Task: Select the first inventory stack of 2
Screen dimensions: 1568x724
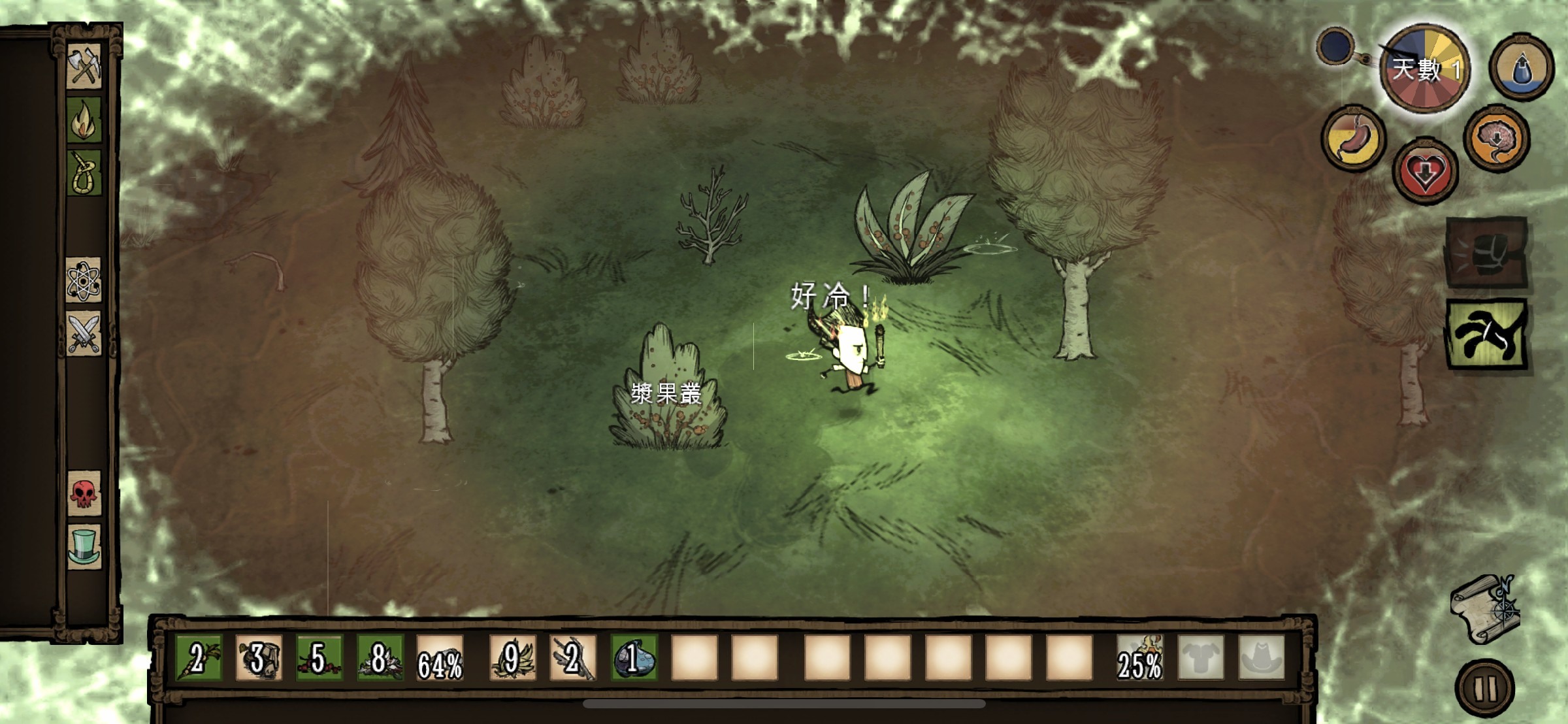Action: pyautogui.click(x=199, y=658)
